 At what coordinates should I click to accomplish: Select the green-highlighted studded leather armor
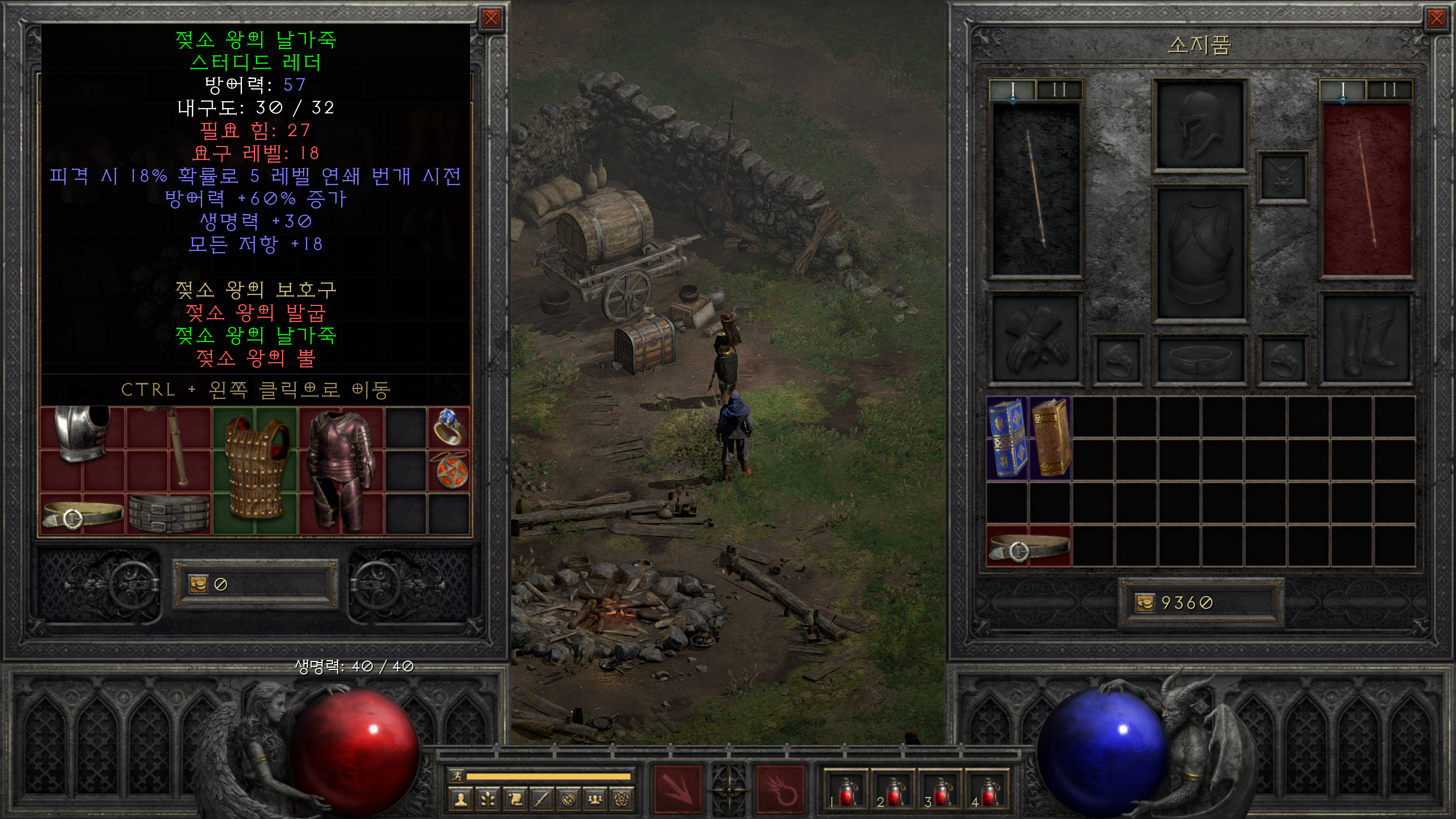[256, 469]
